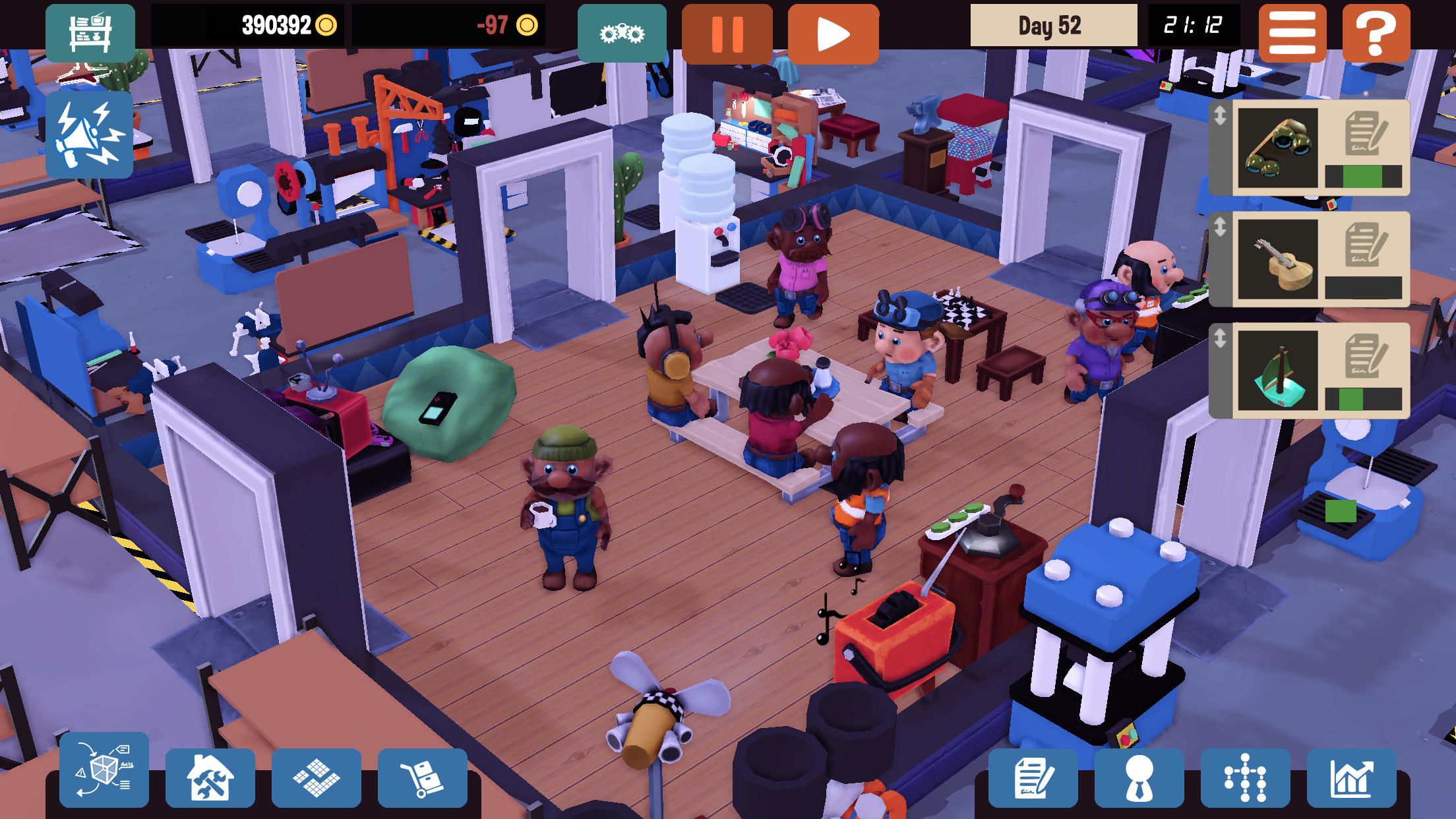Viewport: 1456px width, 819px height.
Task: Open the hamburger menu
Action: click(1292, 31)
